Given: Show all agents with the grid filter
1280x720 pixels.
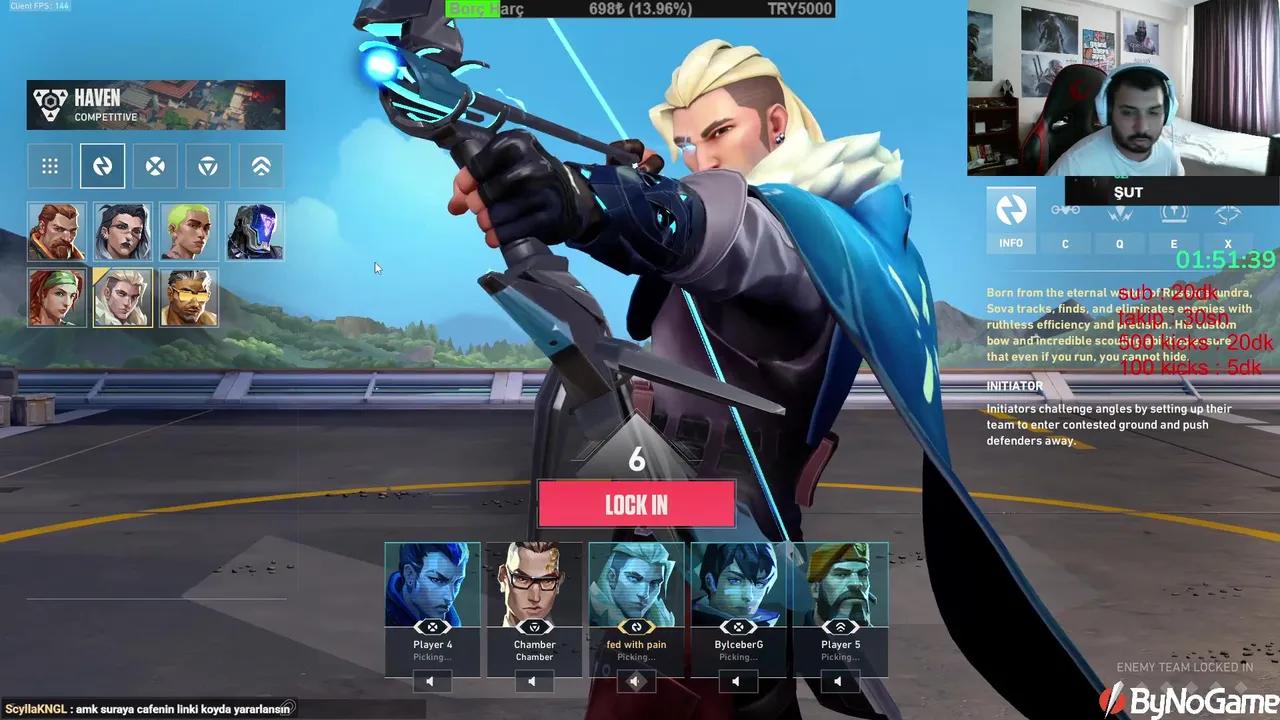Looking at the screenshot, I should click(50, 165).
